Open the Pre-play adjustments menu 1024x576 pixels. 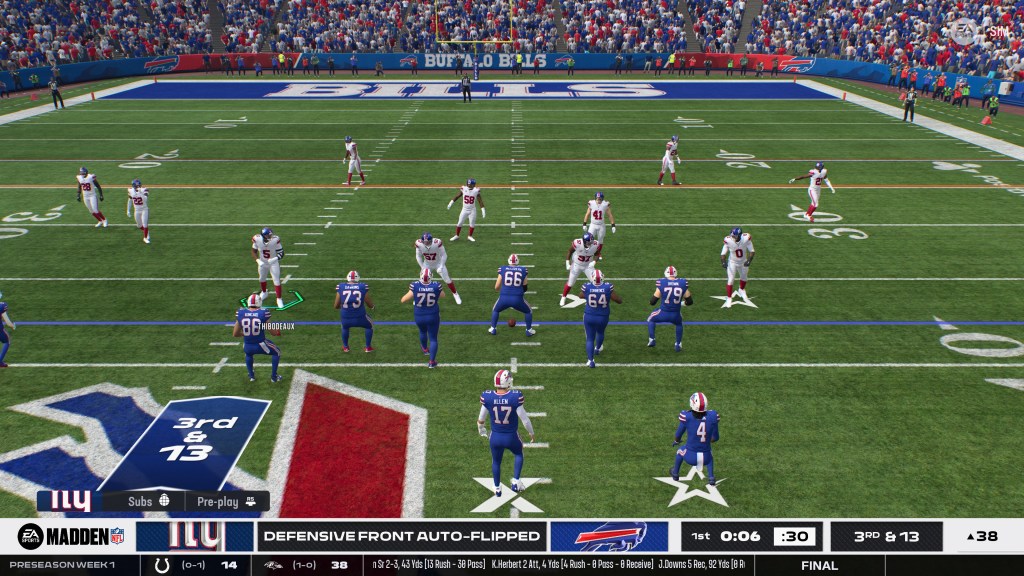[226, 501]
